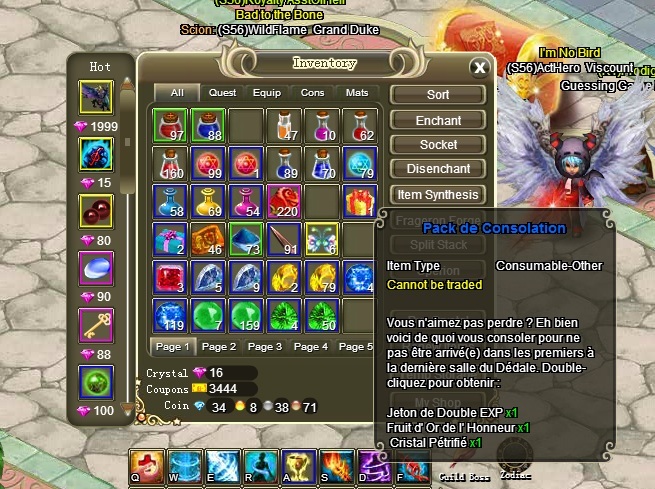This screenshot has width=655, height=489.
Task: Sort the inventory items
Action: coord(438,95)
